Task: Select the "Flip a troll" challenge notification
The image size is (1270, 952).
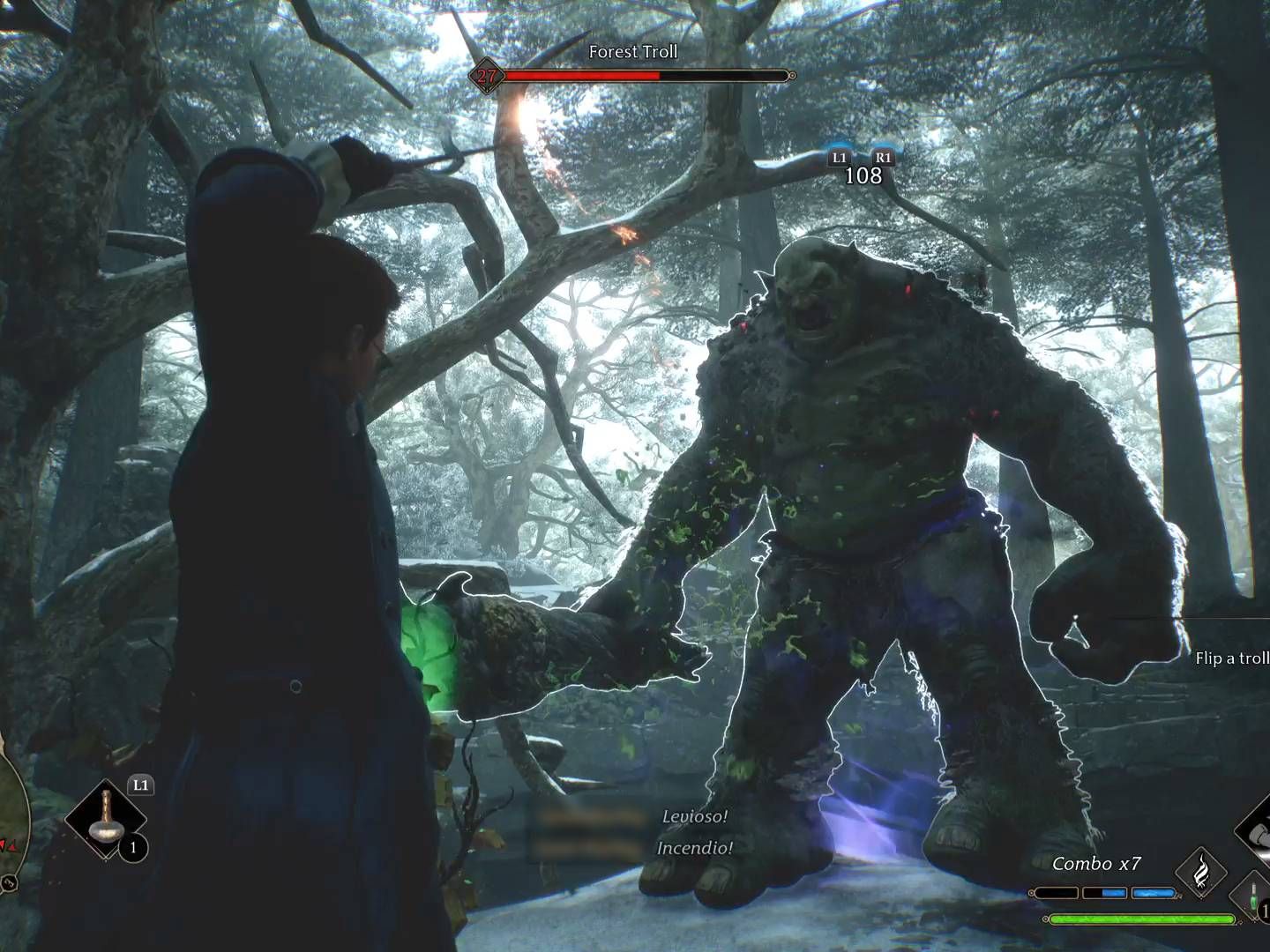Action: (x=1231, y=658)
